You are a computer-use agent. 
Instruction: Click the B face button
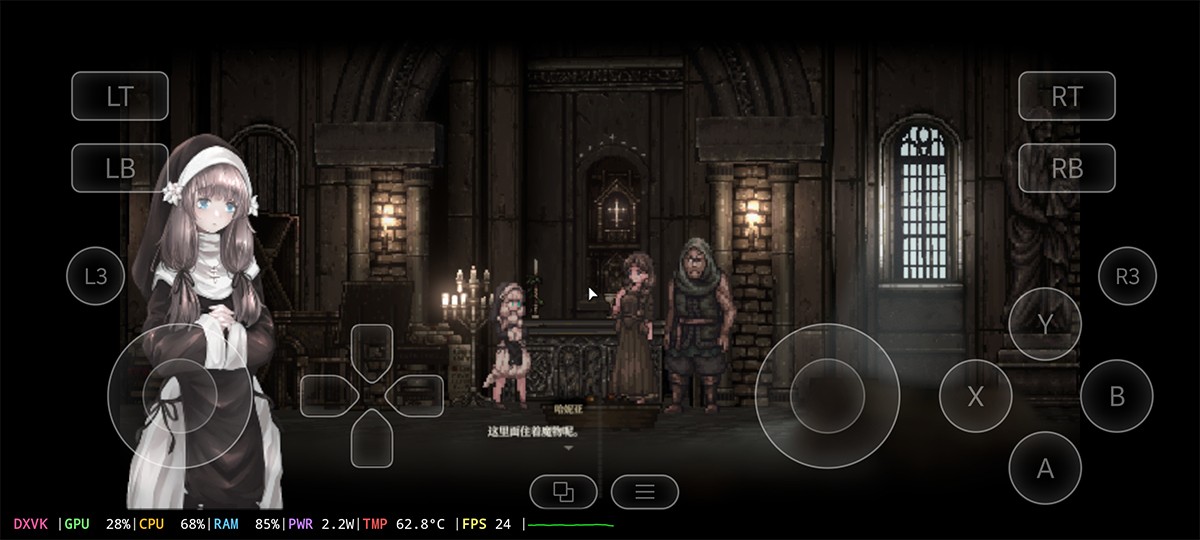point(1117,396)
